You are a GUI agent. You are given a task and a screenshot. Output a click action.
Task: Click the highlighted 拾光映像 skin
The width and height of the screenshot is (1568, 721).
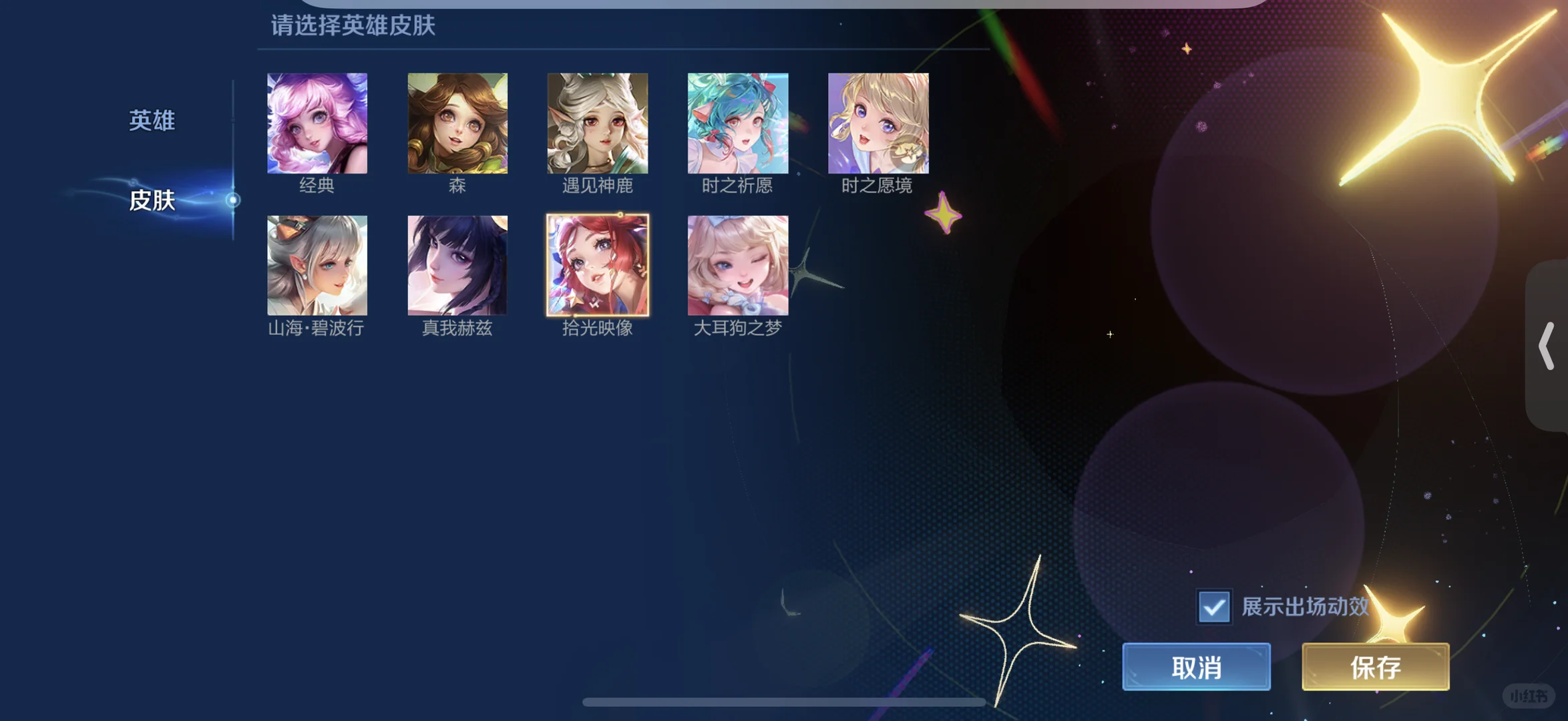coord(598,265)
